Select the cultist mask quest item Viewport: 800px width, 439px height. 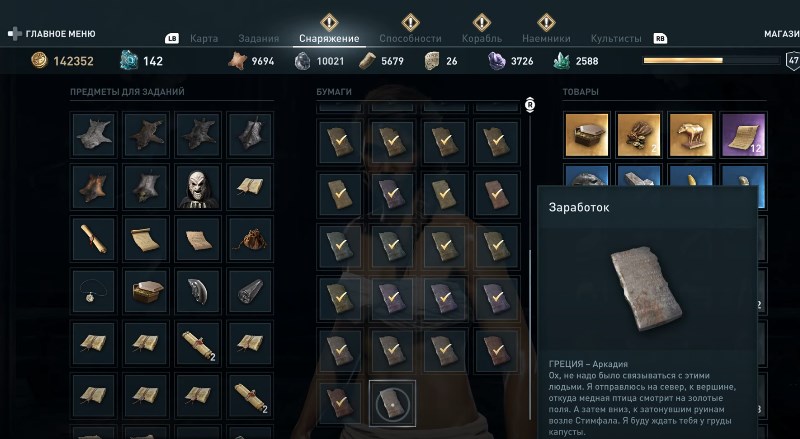click(x=198, y=186)
